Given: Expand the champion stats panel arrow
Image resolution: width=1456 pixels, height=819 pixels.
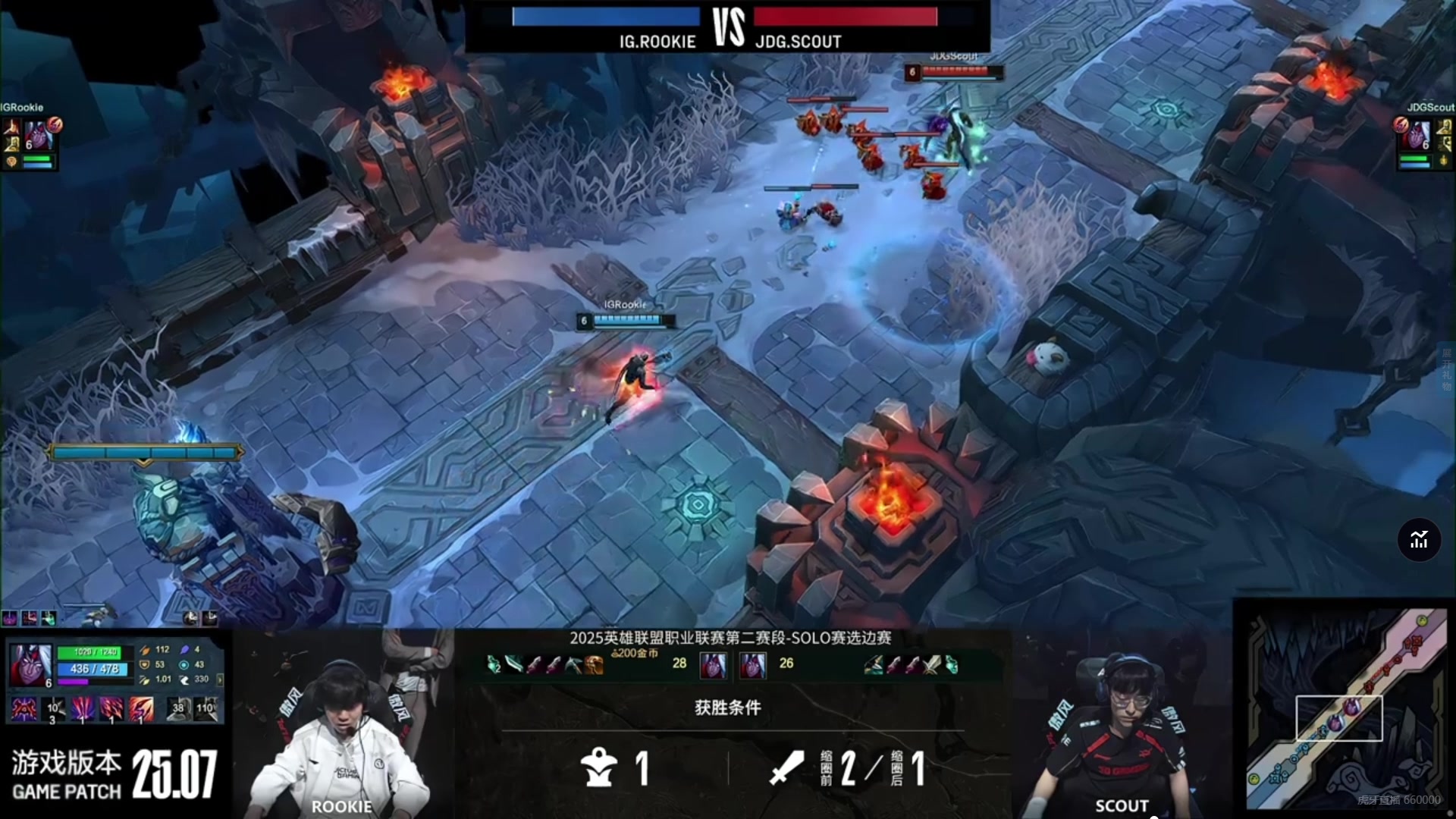Looking at the screenshot, I should (x=220, y=679).
